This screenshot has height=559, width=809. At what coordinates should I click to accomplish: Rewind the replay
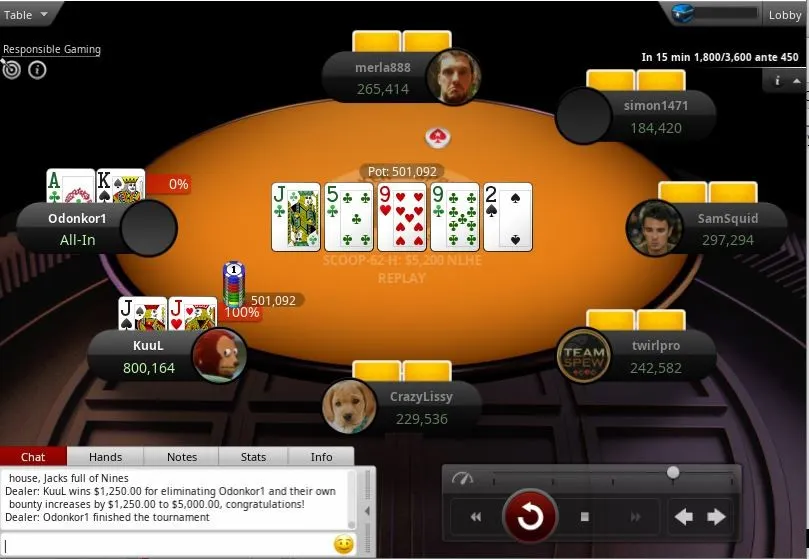(x=476, y=517)
